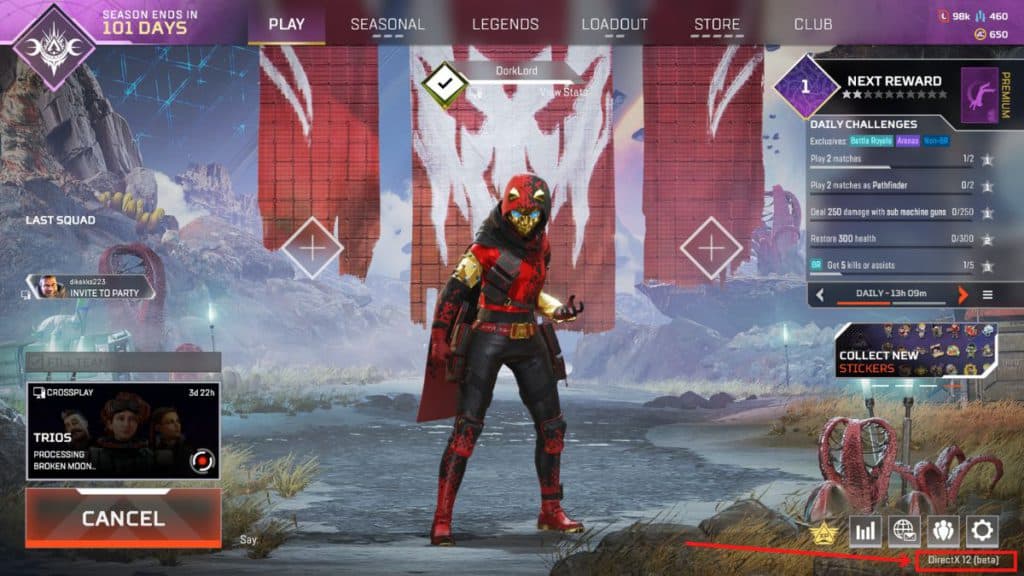Open the Trios game mode selector
Image resolution: width=1024 pixels, height=576 pixels.
click(123, 430)
